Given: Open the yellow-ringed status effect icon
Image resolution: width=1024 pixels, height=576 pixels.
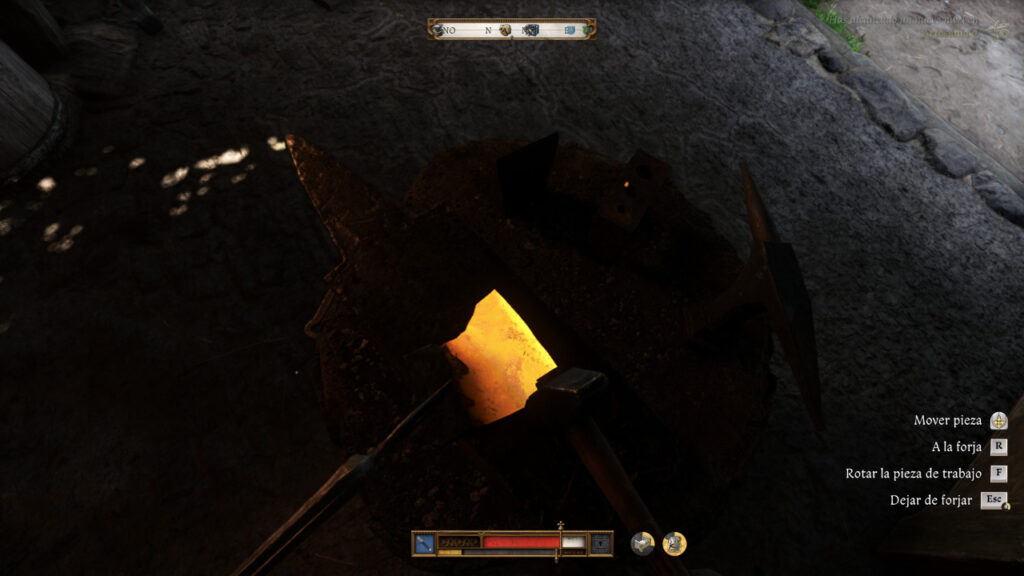Looking at the screenshot, I should 674,543.
